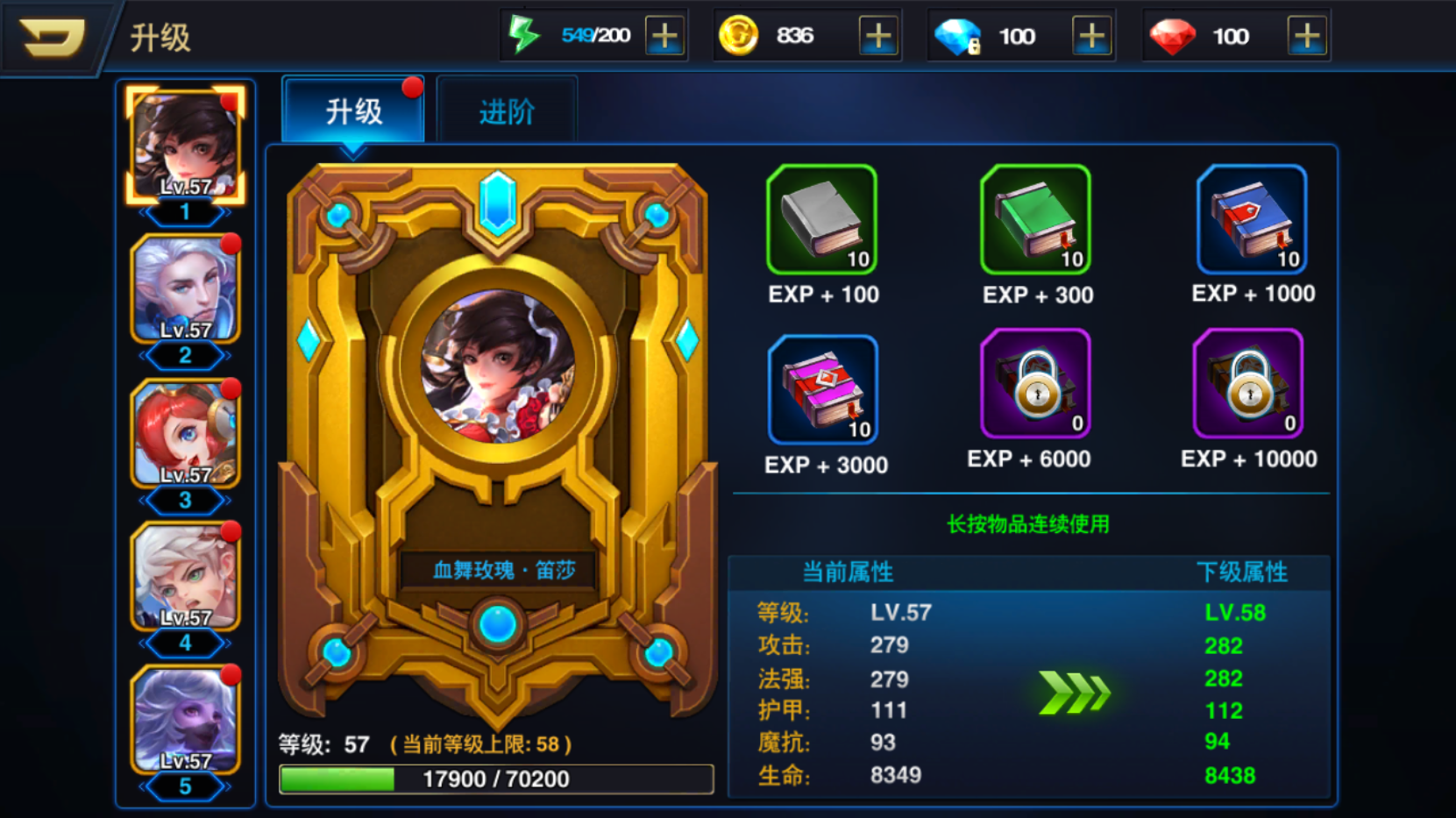
Task: Use the pink EXP + 3000 book
Action: point(822,390)
